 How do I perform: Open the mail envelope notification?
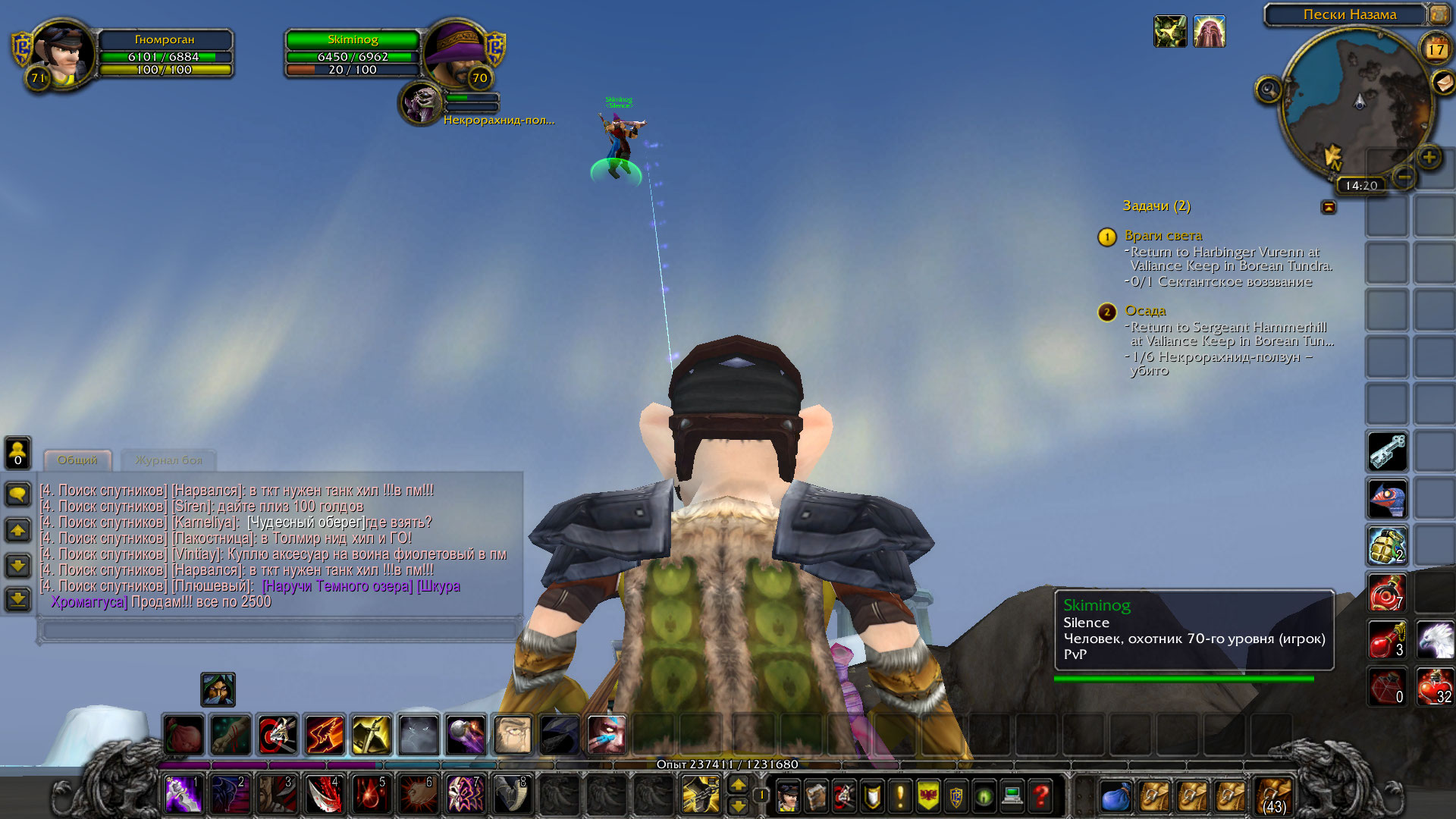1442,81
